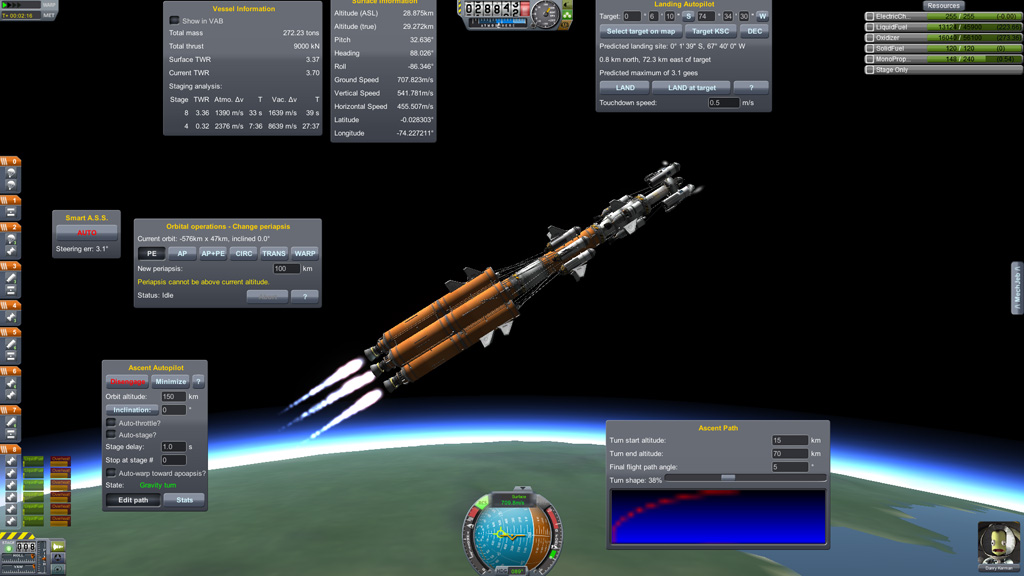Click Select target on map button

[x=640, y=31]
